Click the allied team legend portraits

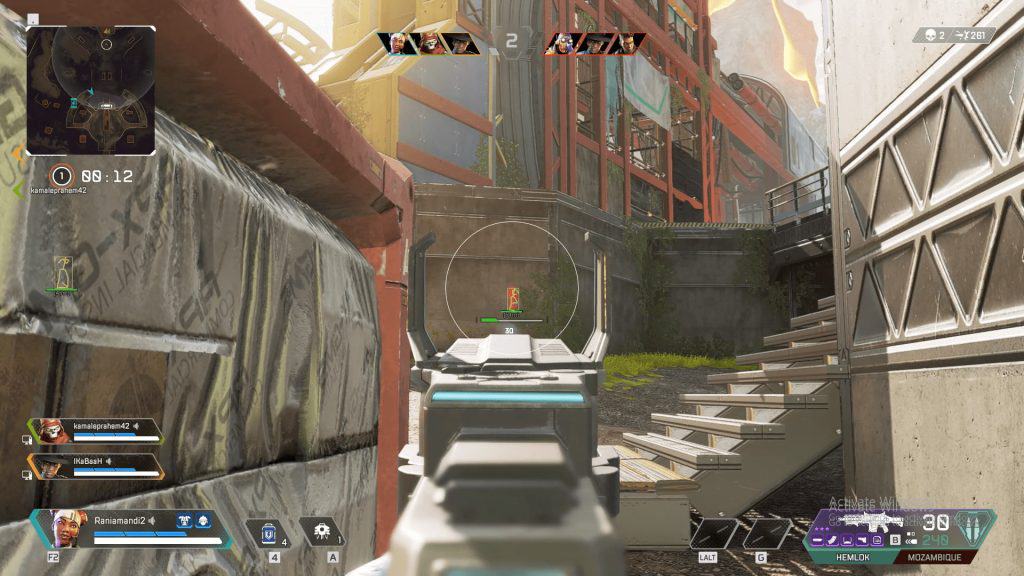428,43
